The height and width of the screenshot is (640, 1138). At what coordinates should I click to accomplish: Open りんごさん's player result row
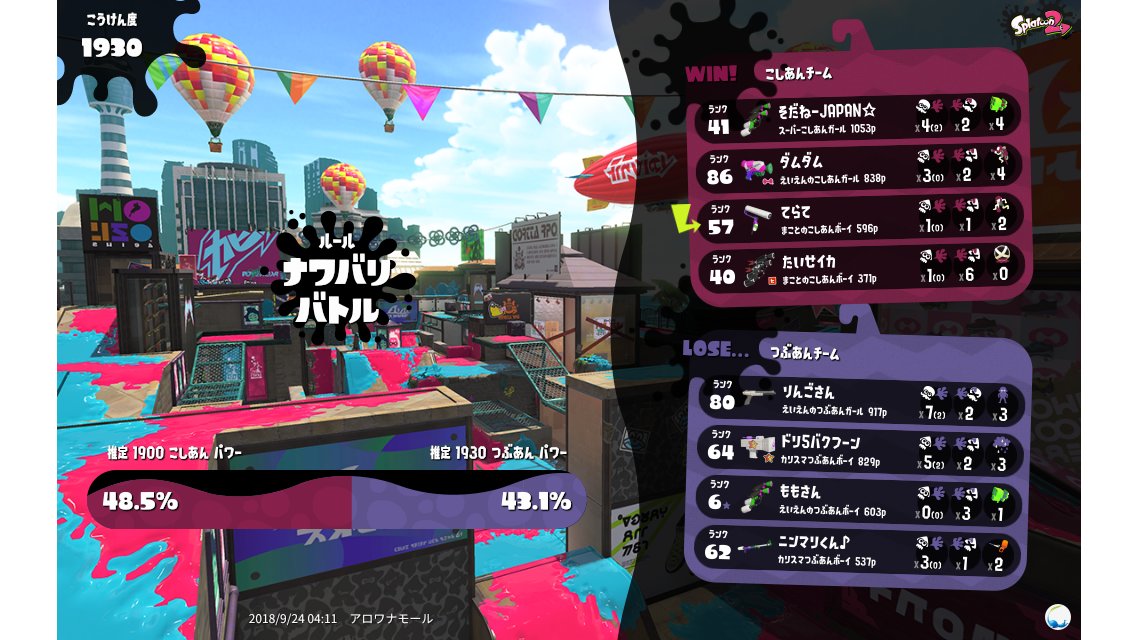[x=858, y=399]
